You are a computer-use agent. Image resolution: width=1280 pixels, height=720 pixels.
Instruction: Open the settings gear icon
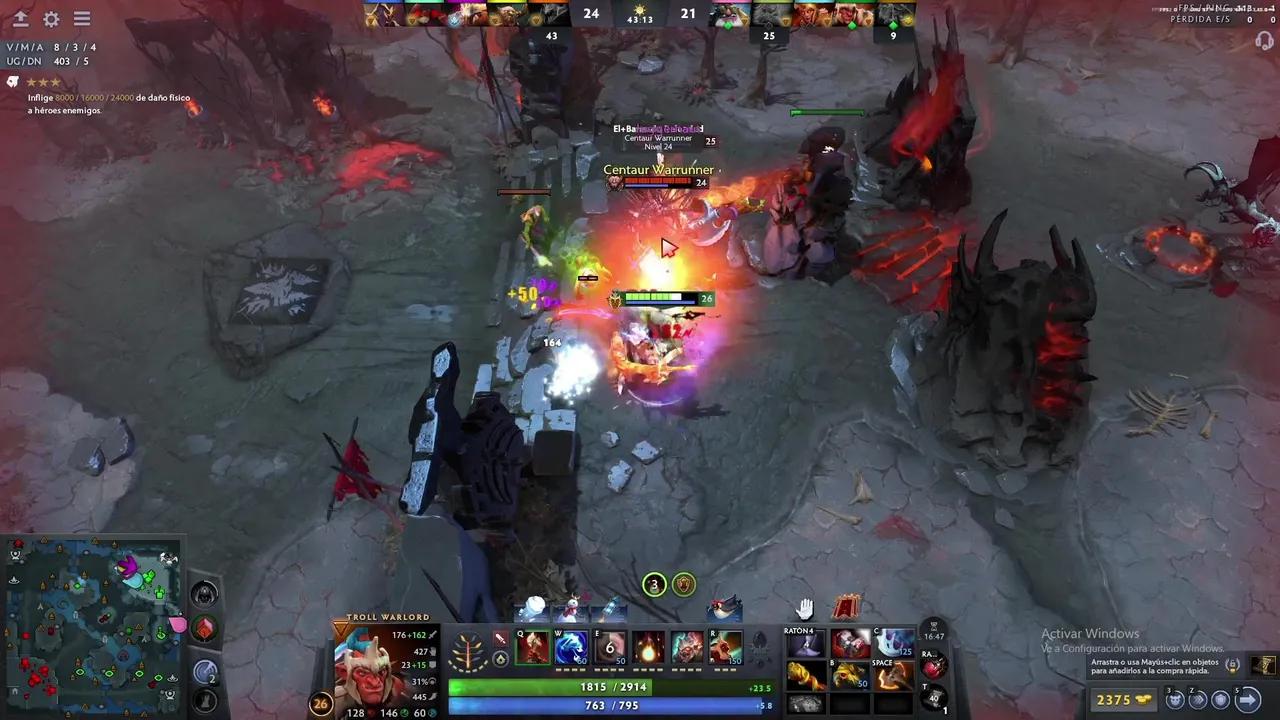pyautogui.click(x=52, y=19)
